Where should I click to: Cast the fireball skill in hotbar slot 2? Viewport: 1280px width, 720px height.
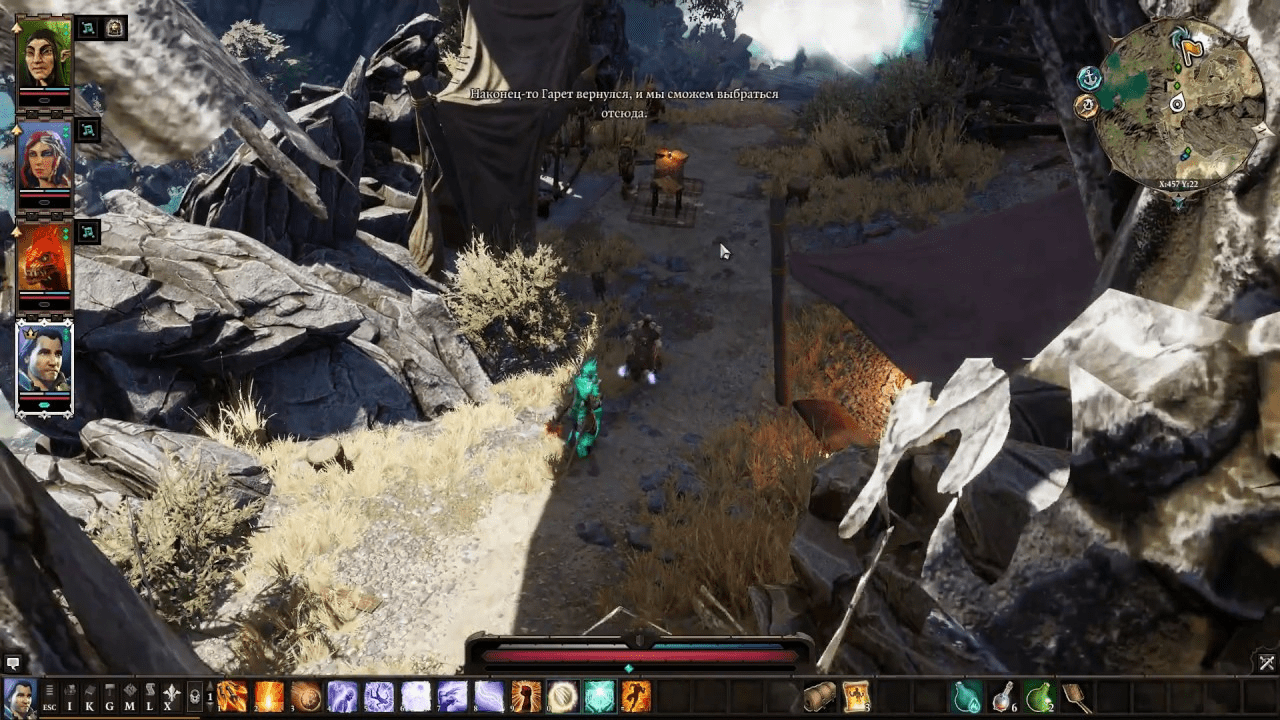point(268,697)
